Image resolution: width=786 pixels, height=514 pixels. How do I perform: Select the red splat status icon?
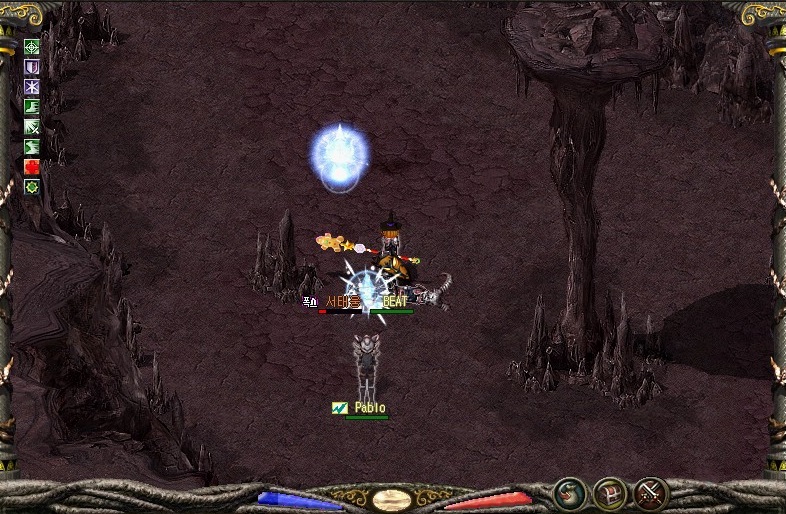click(32, 166)
